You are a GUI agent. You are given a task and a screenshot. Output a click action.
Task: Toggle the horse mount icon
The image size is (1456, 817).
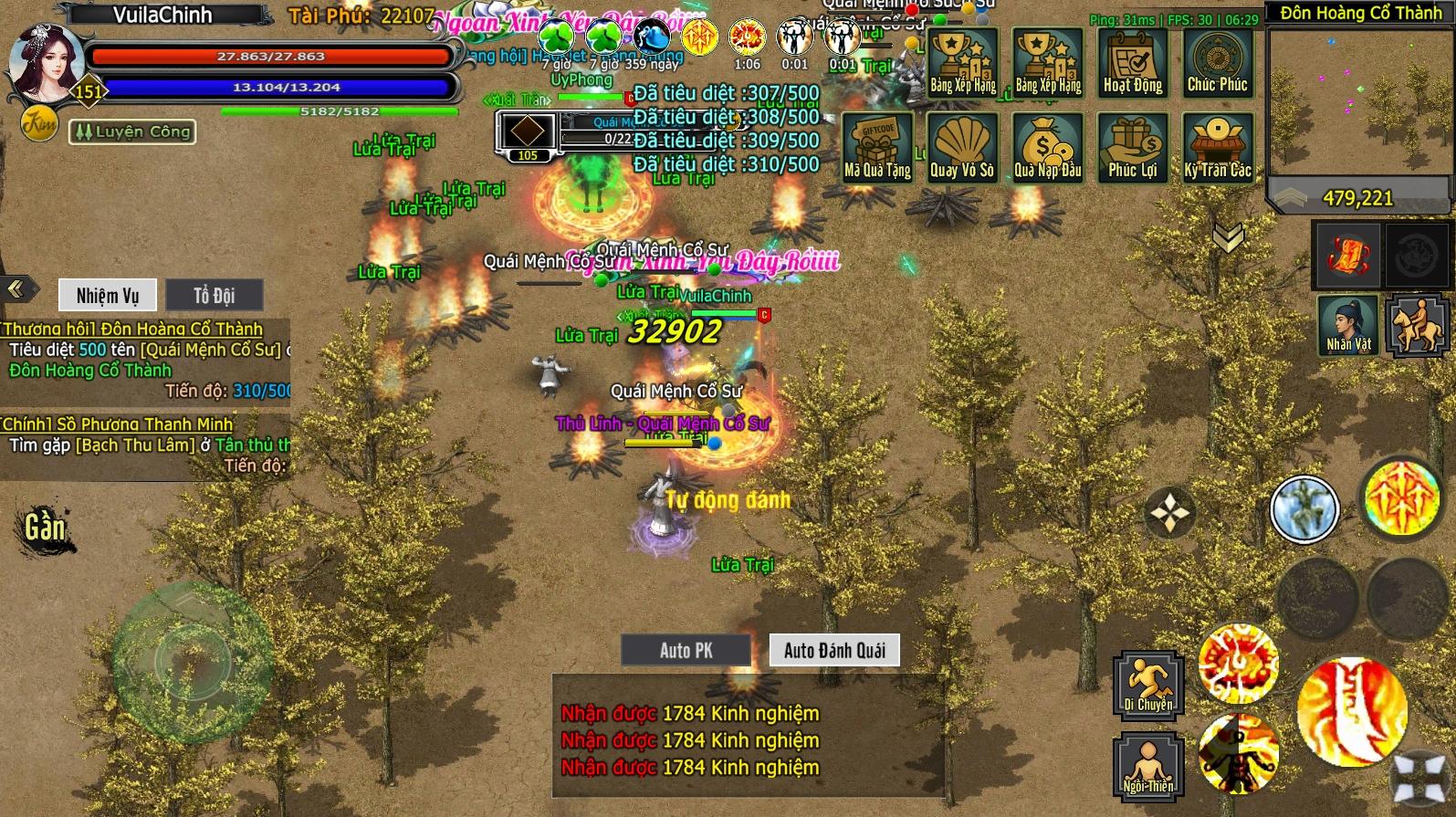[x=1416, y=325]
